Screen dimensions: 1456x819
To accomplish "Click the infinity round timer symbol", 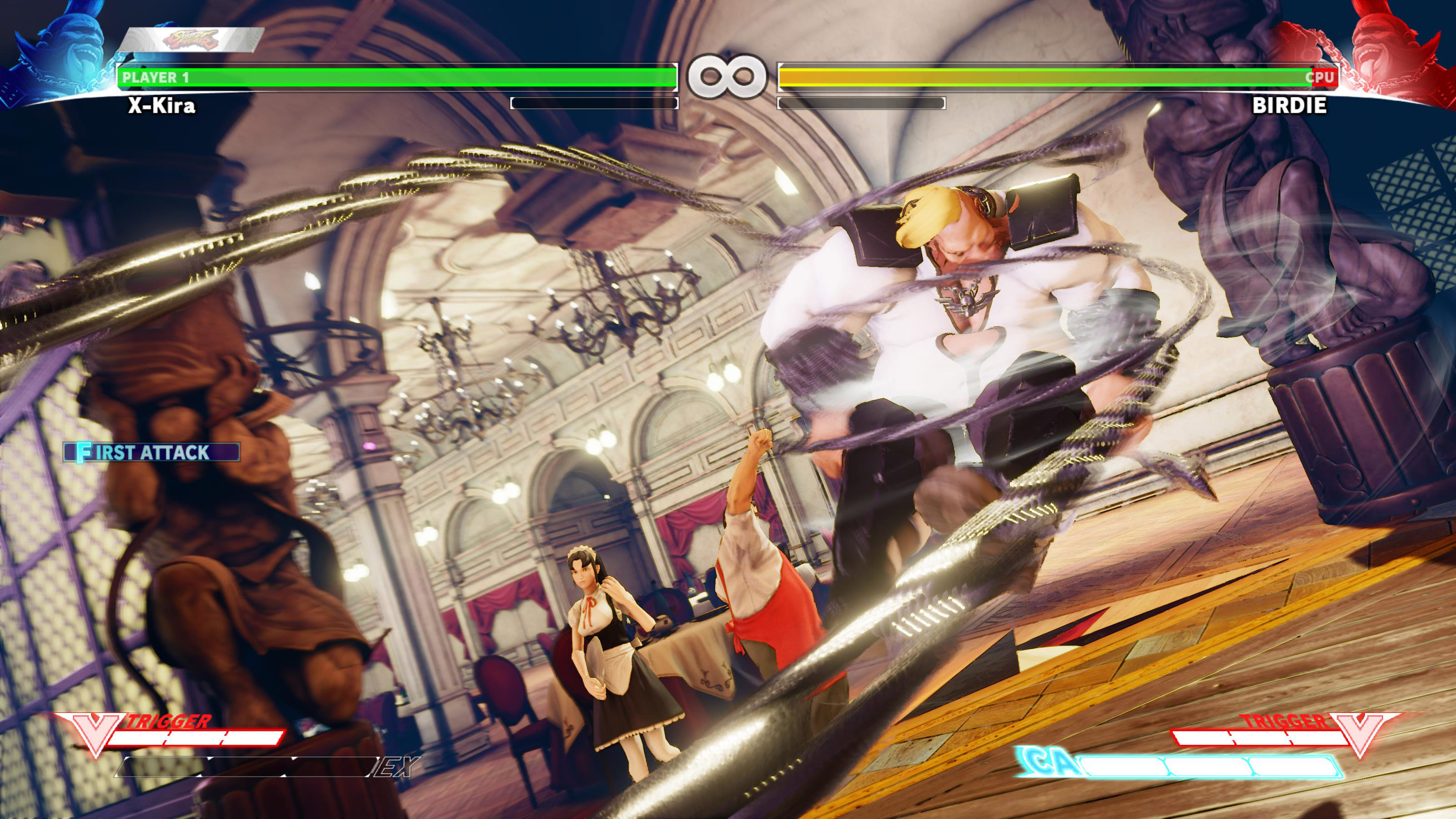I will pos(727,77).
